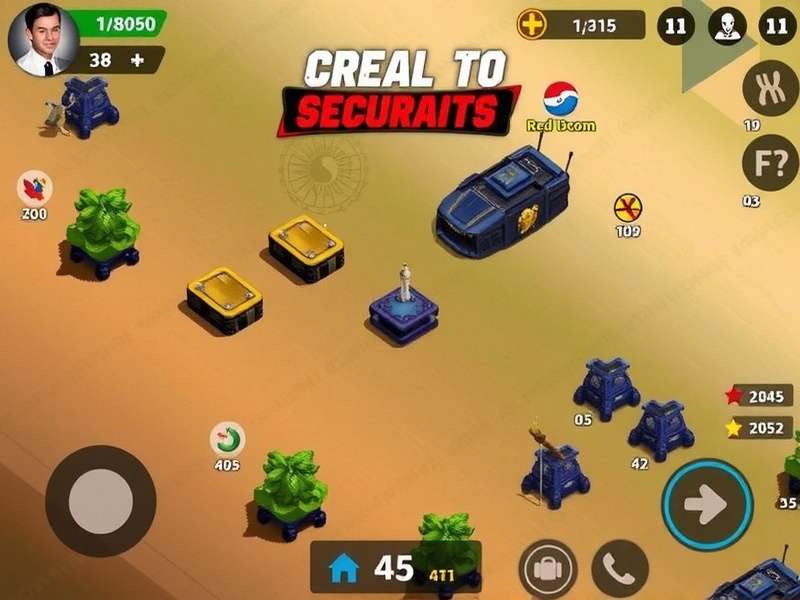Image resolution: width=800 pixels, height=600 pixels.
Task: Tap the plus sign beside 38
Action: click(x=137, y=60)
